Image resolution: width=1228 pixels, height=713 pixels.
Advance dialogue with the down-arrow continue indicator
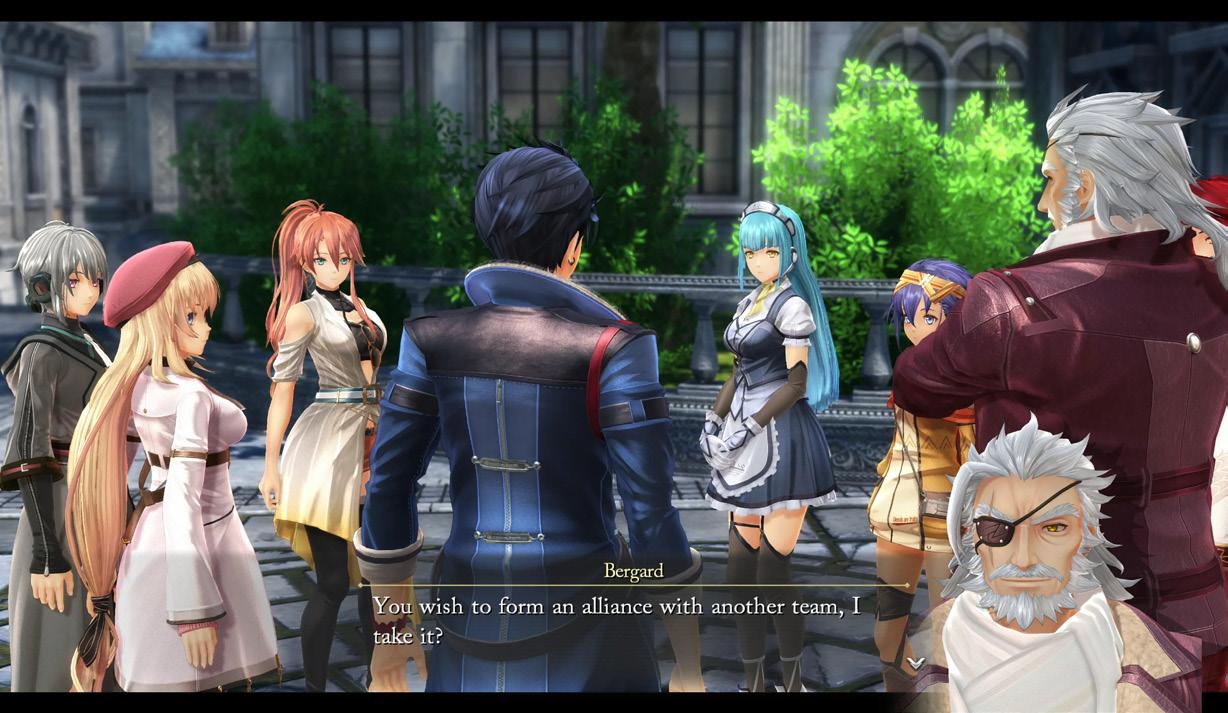(916, 662)
